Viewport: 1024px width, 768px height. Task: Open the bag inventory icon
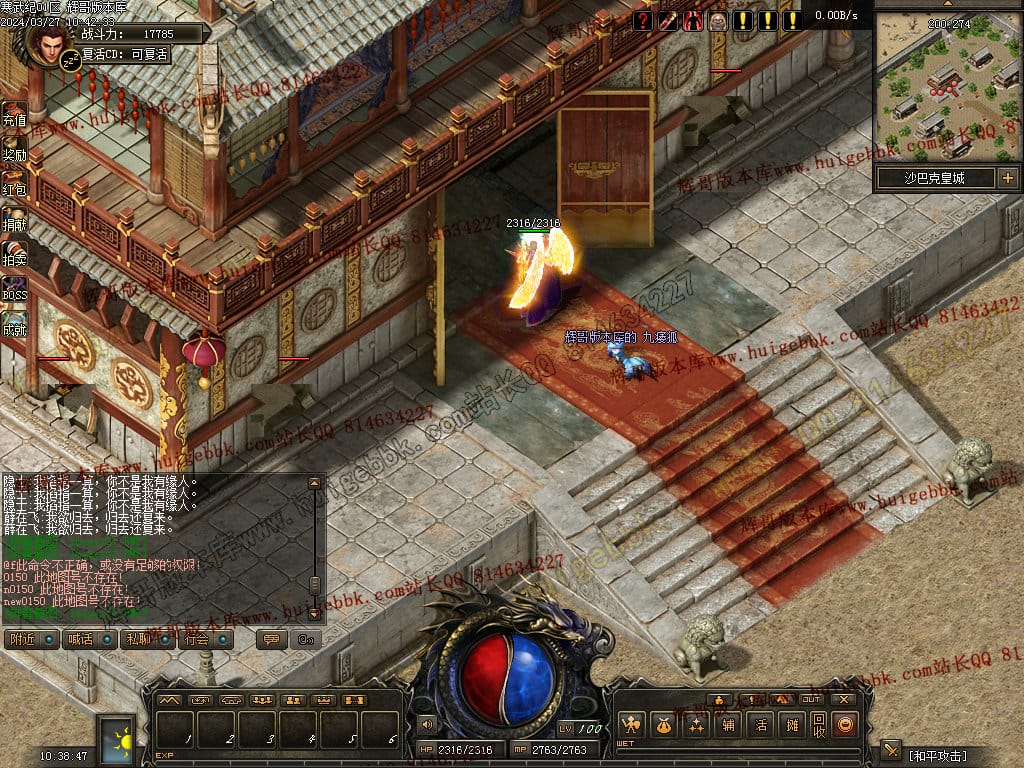tap(663, 724)
